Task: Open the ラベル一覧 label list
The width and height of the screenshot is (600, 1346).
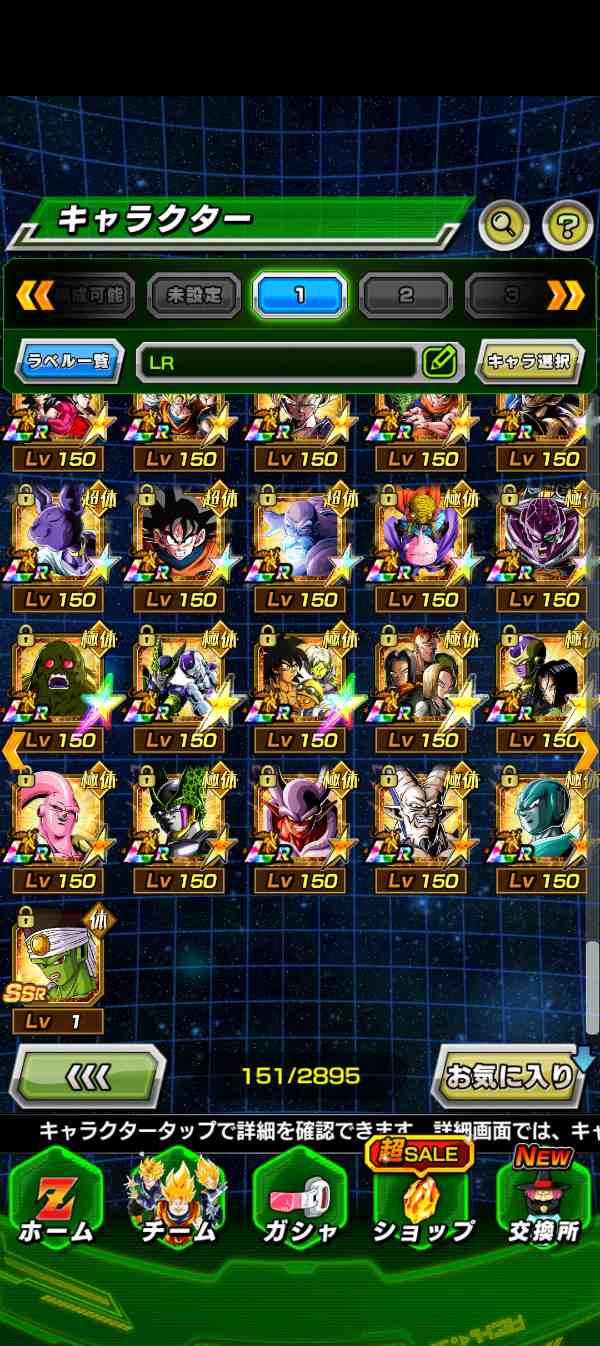Action: (68, 361)
